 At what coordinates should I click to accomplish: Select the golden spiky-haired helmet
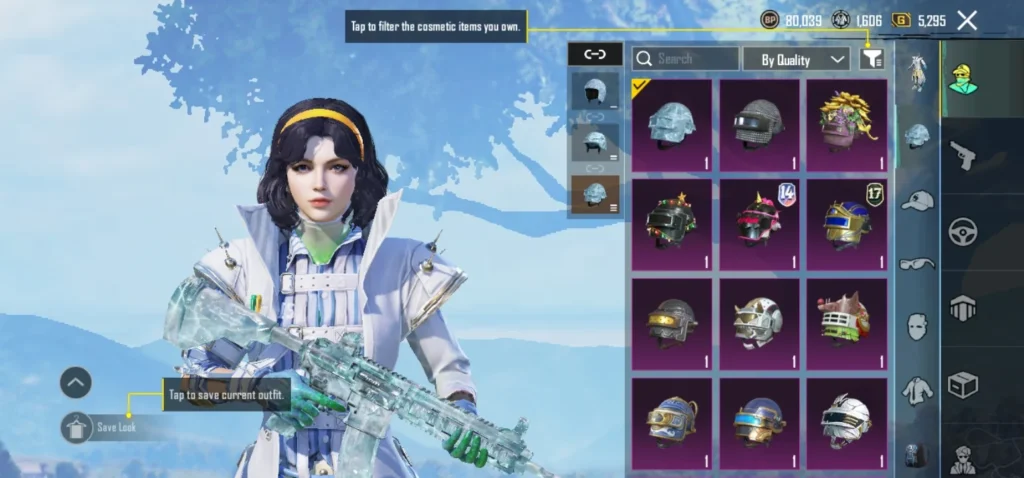pos(847,126)
